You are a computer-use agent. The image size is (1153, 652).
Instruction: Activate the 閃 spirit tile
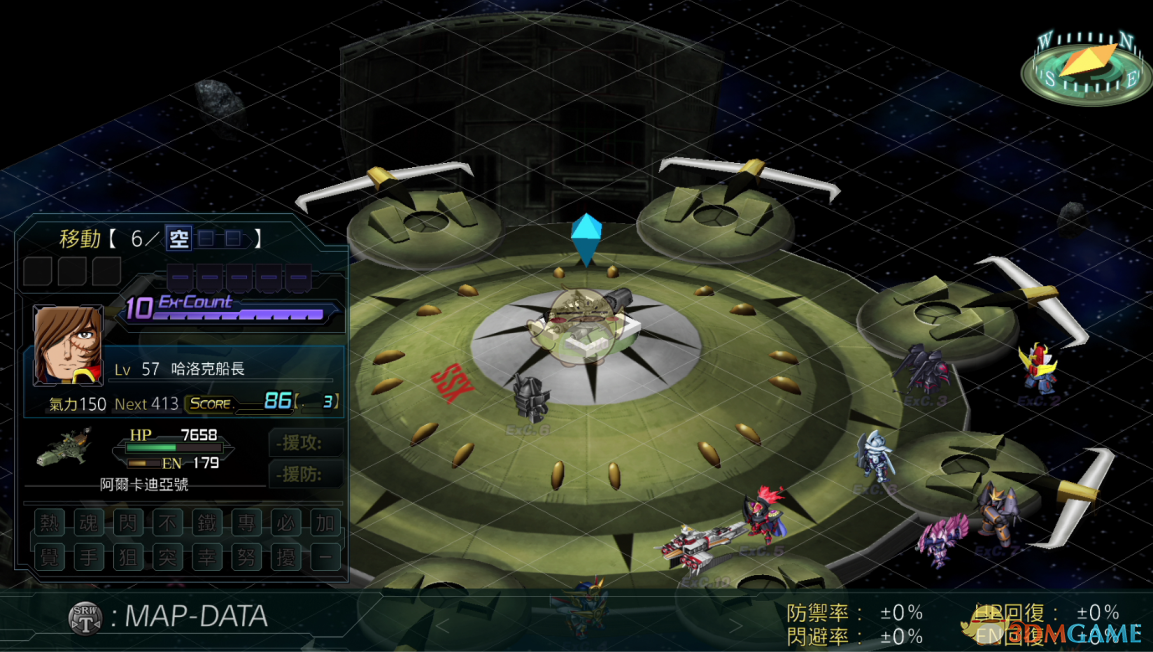[x=127, y=523]
